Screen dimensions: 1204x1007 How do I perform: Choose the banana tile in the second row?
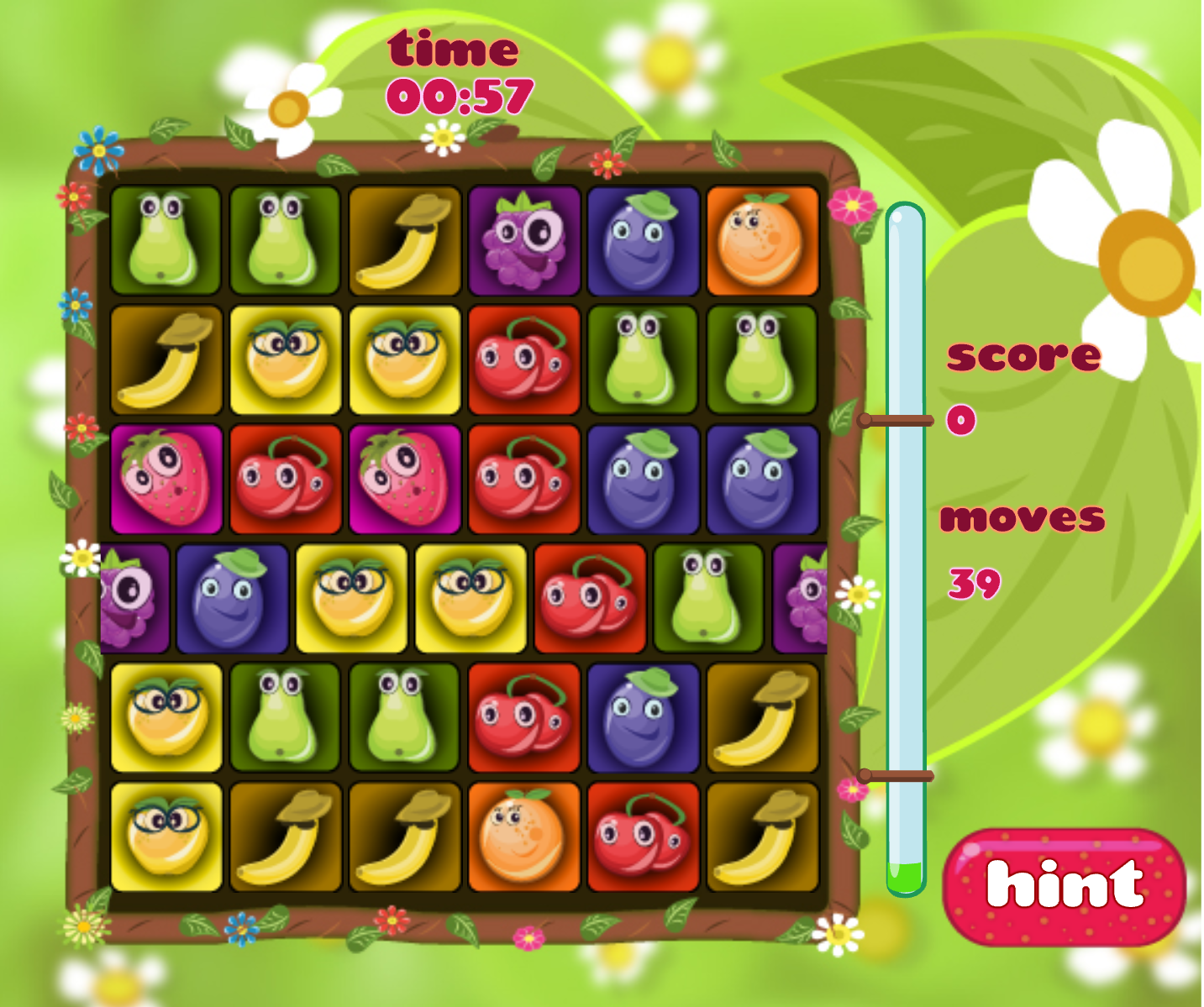[166, 360]
